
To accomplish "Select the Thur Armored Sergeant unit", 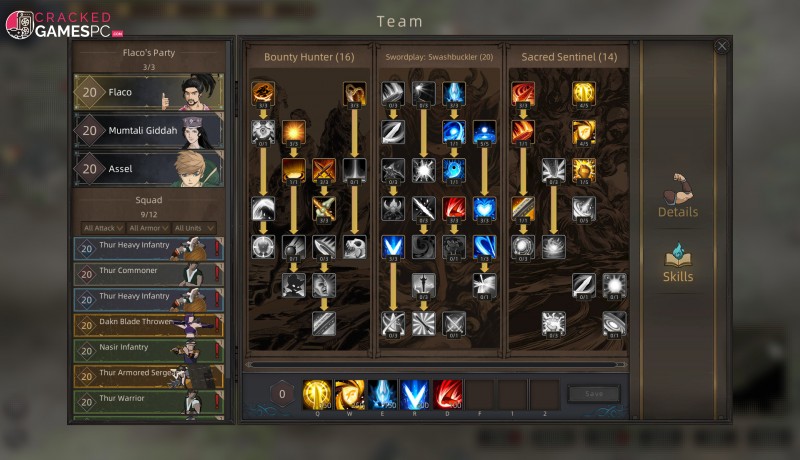I will [x=148, y=376].
